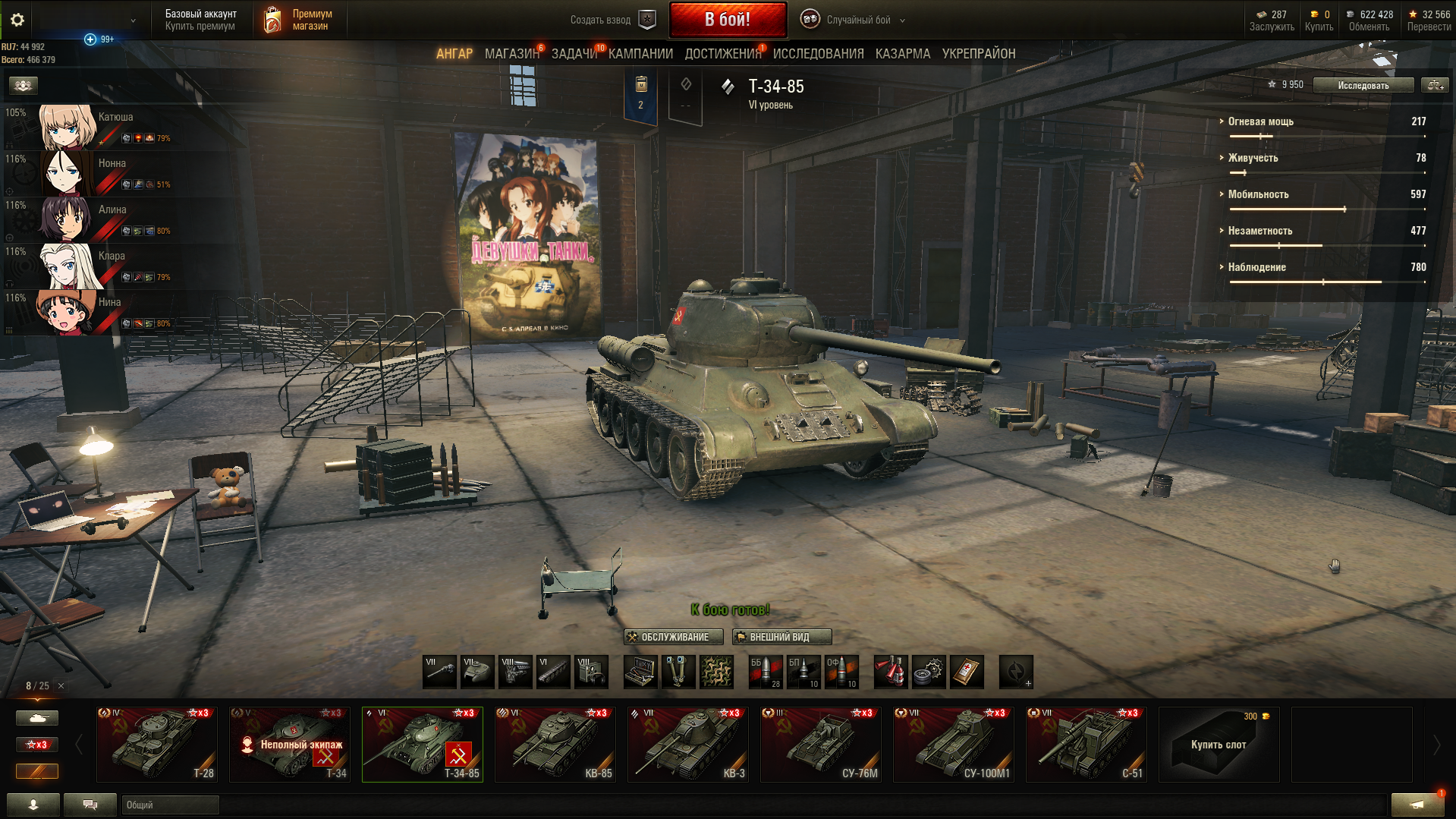Open the settings gear menu
This screenshot has height=819, width=1456.
tap(17, 20)
